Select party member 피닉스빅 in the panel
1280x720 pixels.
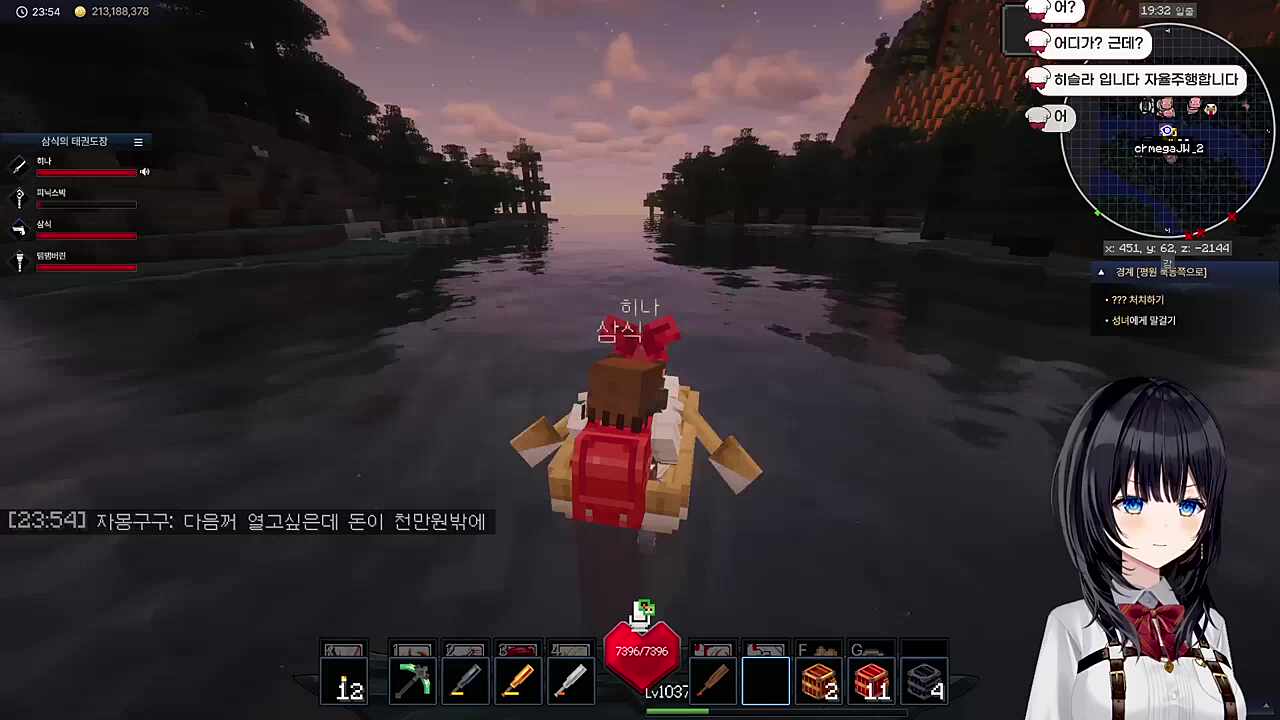pos(51,192)
